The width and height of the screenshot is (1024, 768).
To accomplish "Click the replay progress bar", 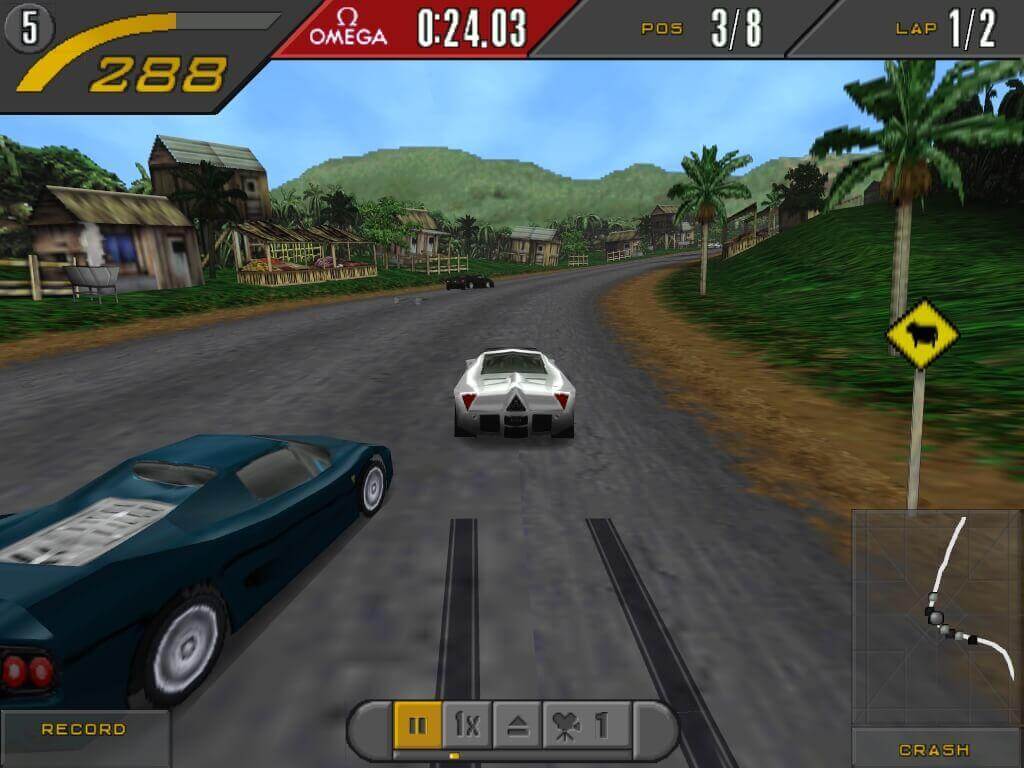I will [512, 755].
